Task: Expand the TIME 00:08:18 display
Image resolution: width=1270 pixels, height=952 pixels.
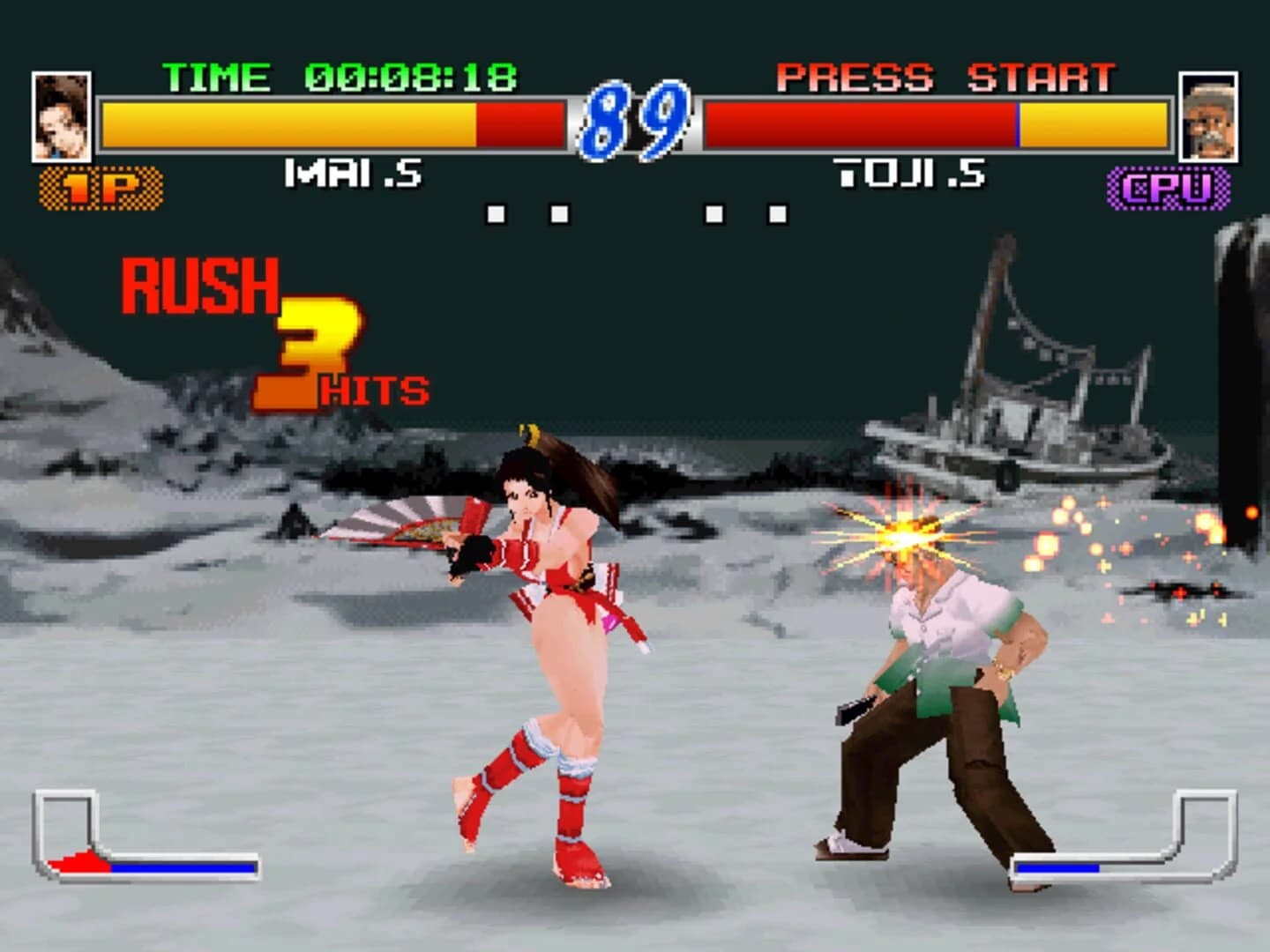Action: pos(340,78)
